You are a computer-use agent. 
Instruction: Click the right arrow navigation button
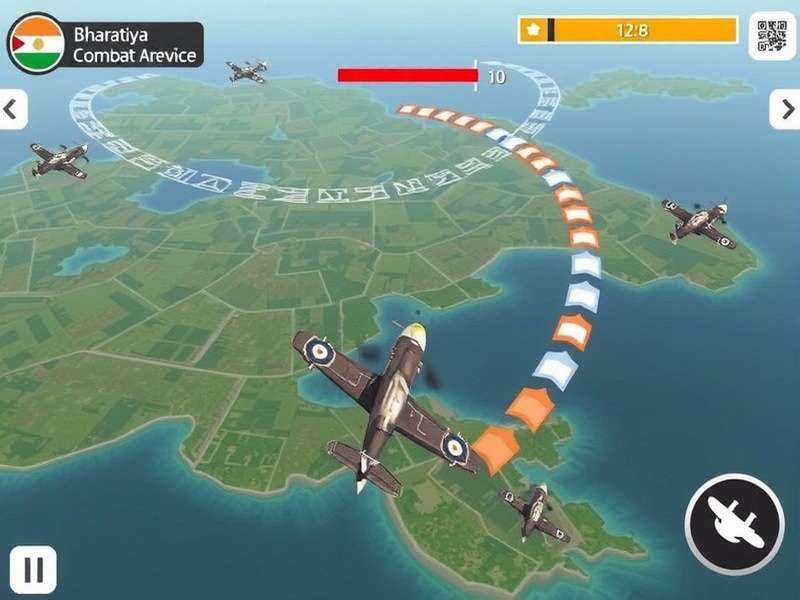784,109
